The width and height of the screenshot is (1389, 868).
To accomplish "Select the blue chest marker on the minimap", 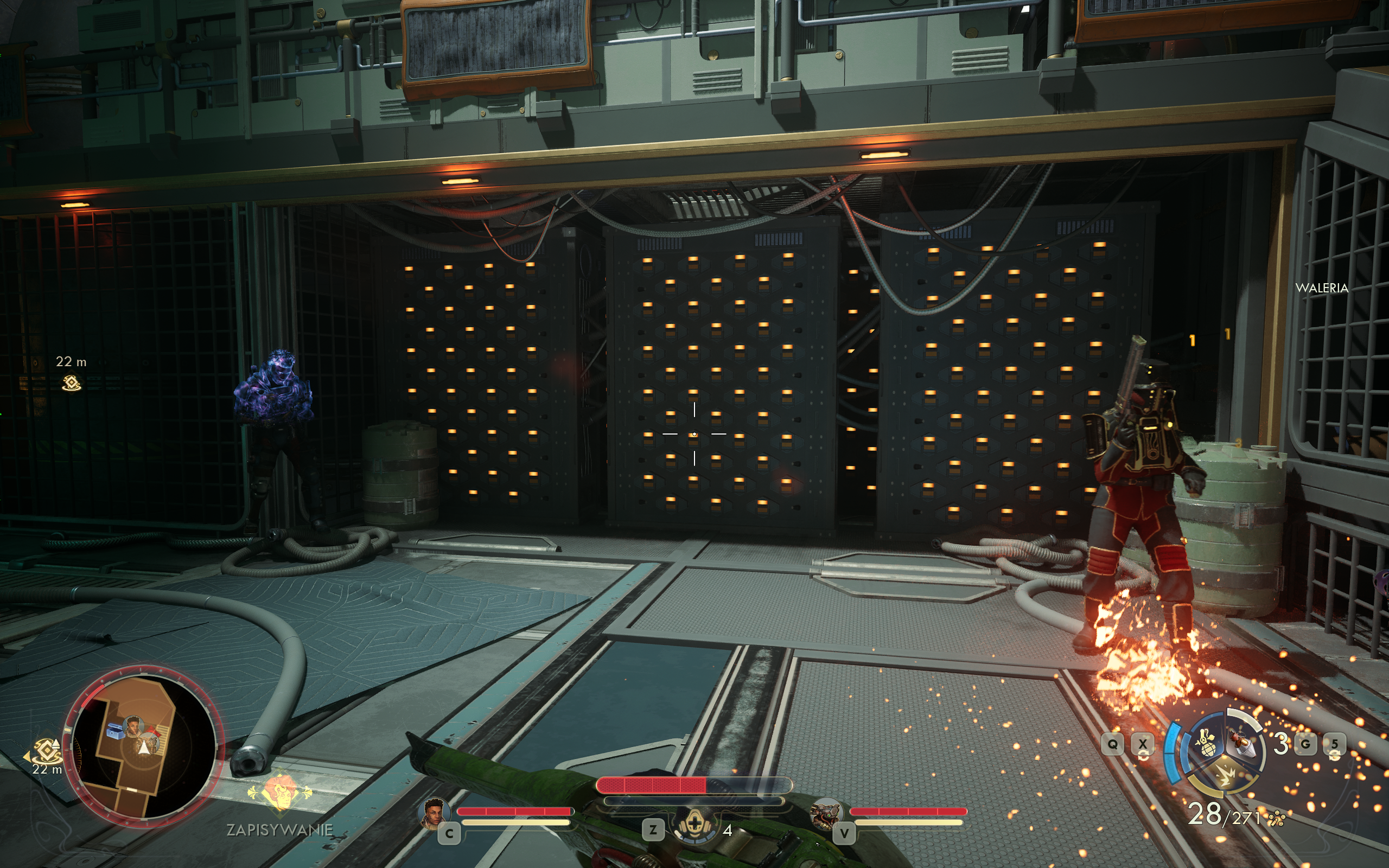I will tap(116, 731).
